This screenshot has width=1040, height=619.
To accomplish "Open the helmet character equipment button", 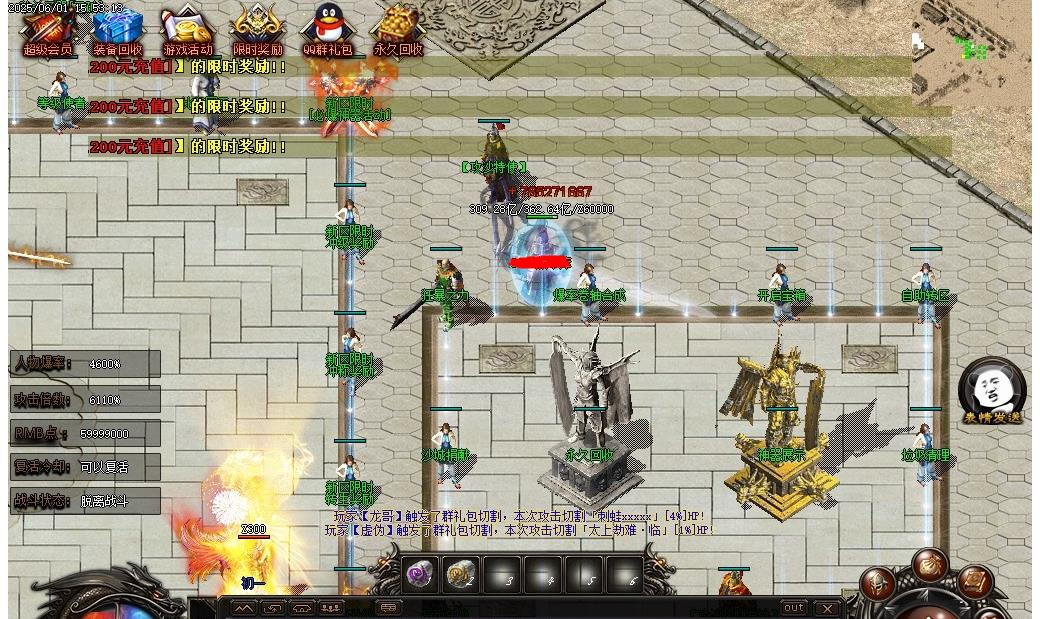I will (879, 584).
